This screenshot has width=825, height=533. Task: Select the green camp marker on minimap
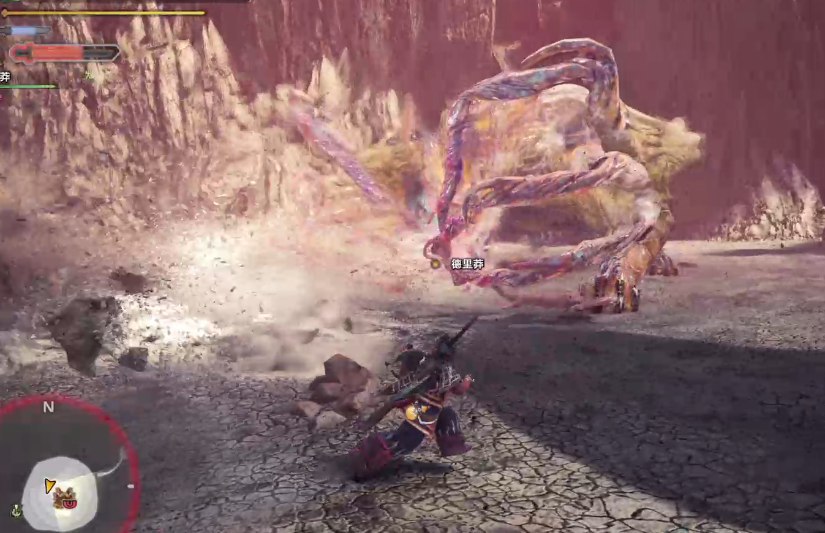[16, 510]
